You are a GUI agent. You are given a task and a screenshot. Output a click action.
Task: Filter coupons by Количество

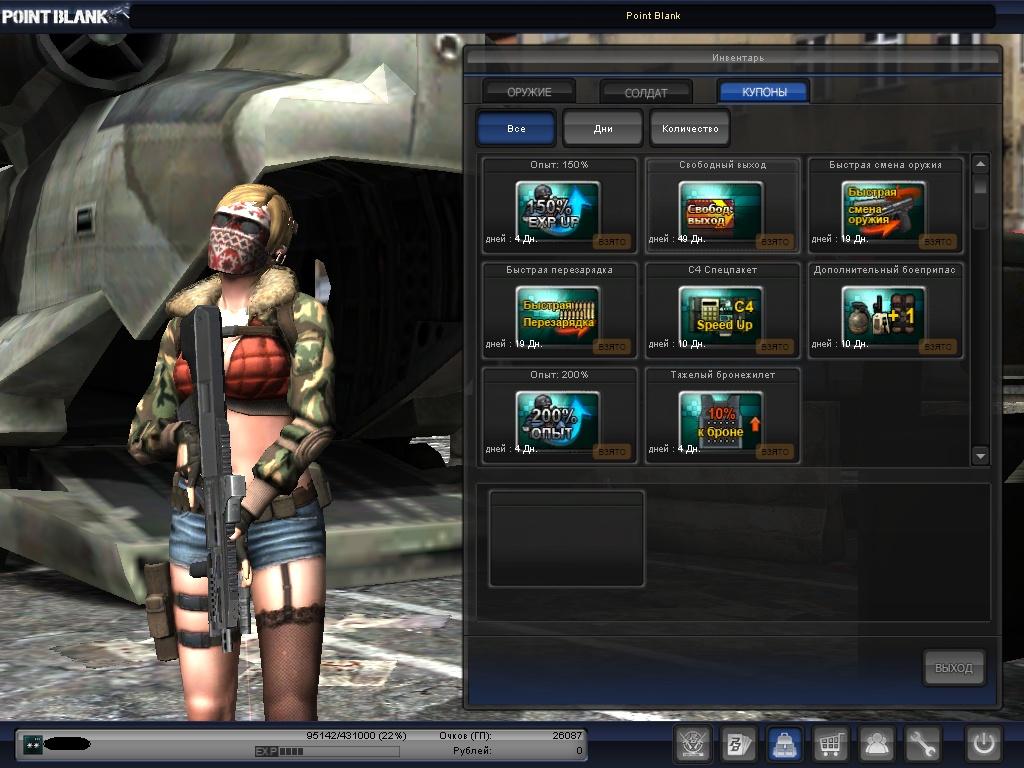pyautogui.click(x=690, y=129)
